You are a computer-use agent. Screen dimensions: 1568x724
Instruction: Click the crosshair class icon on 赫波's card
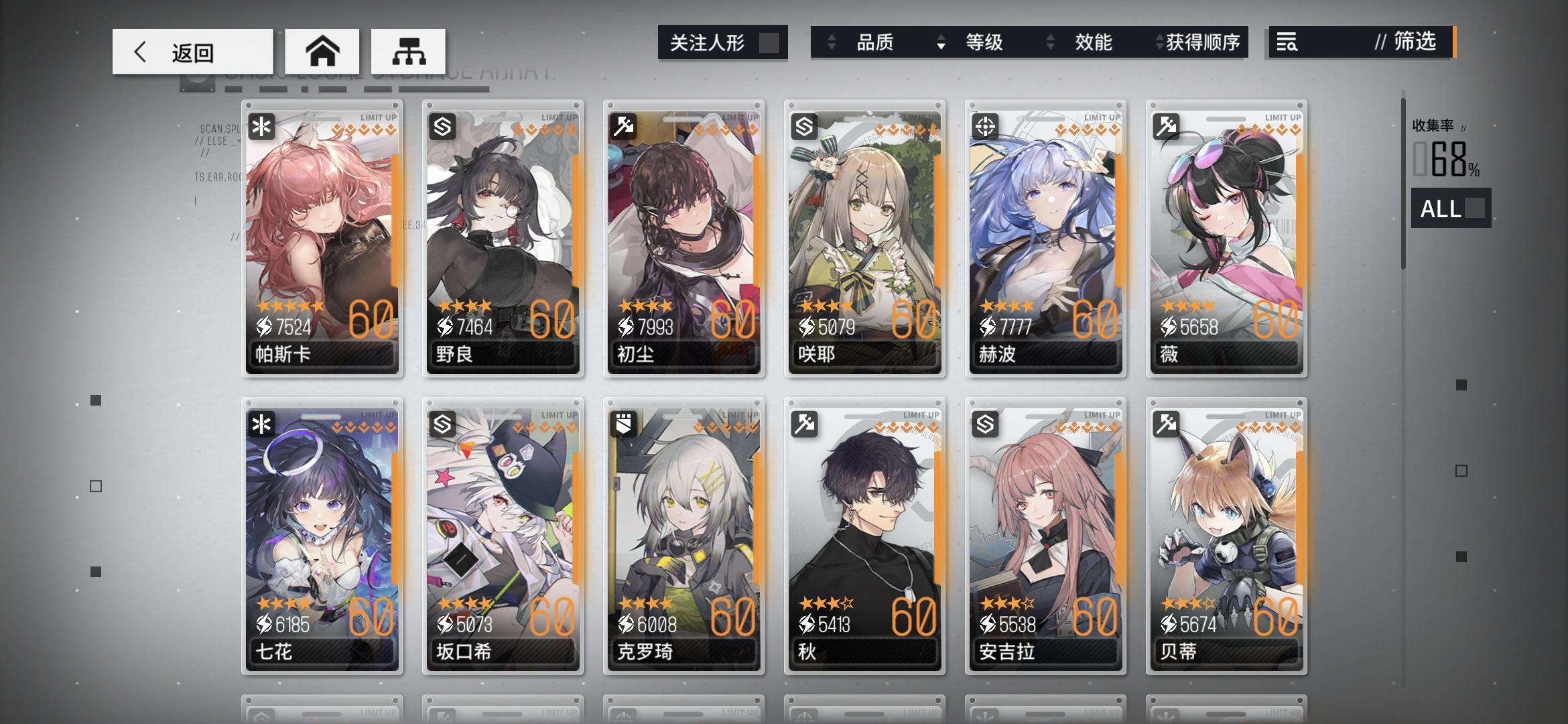[984, 125]
